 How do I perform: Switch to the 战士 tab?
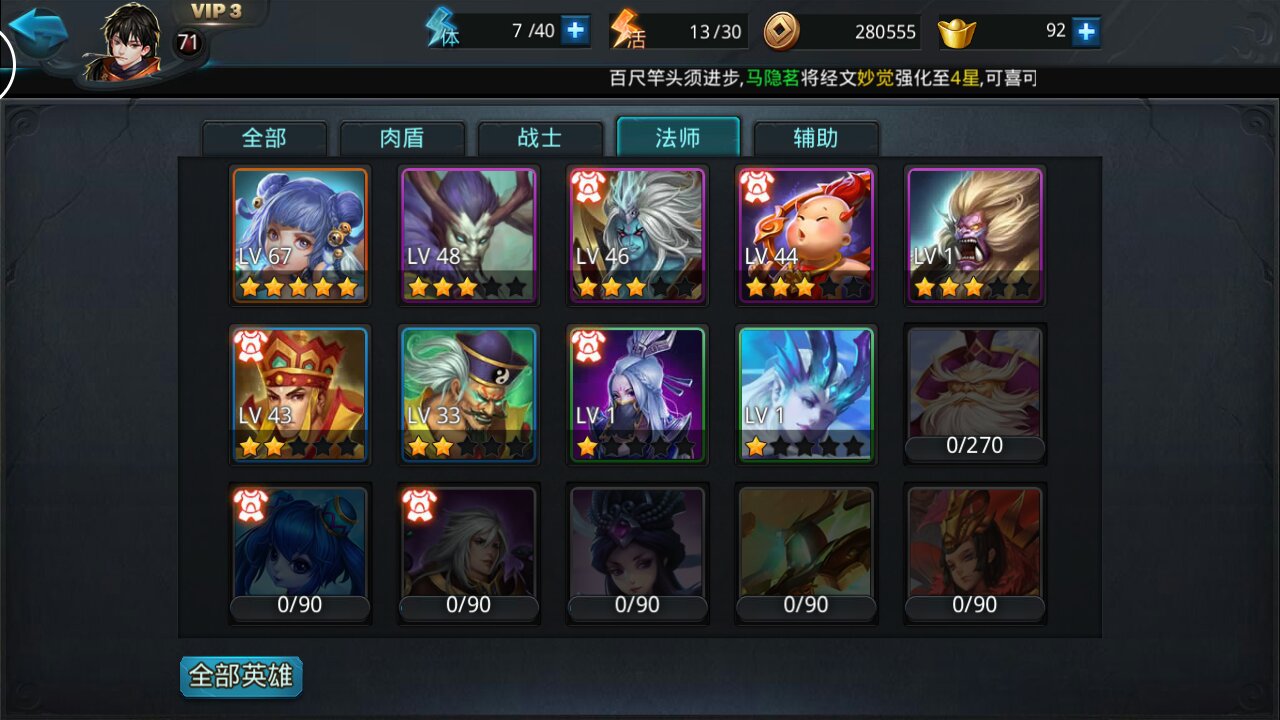(540, 138)
